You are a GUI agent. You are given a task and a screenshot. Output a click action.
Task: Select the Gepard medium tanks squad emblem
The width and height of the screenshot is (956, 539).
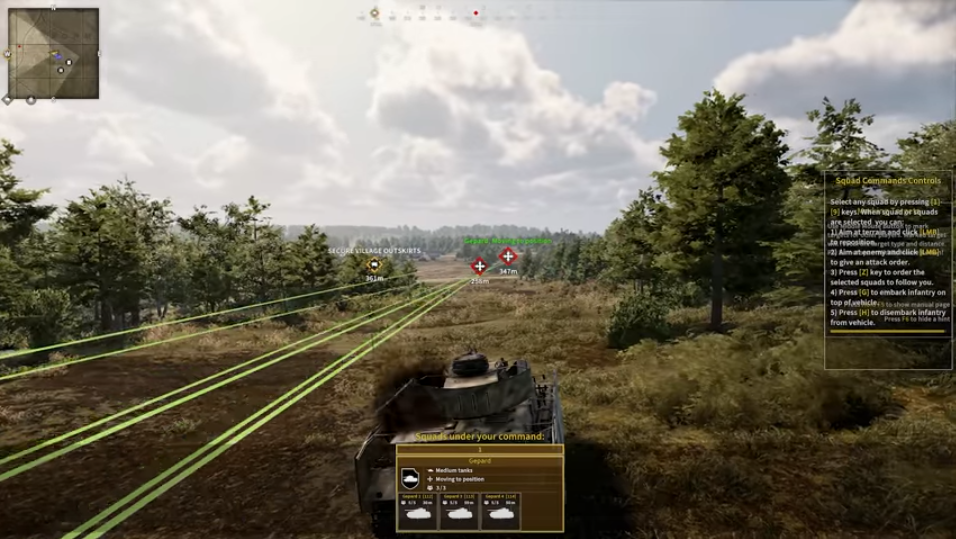[411, 478]
